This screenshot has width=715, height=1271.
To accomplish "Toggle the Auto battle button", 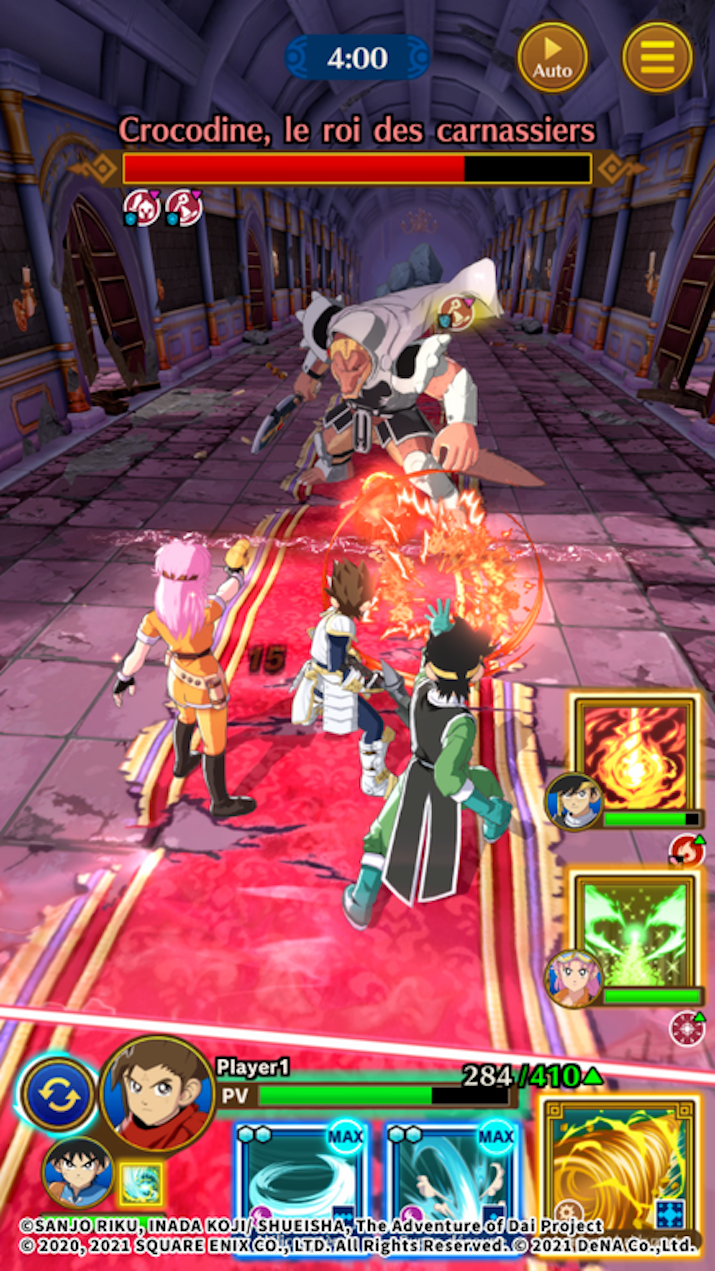I will coord(552,57).
